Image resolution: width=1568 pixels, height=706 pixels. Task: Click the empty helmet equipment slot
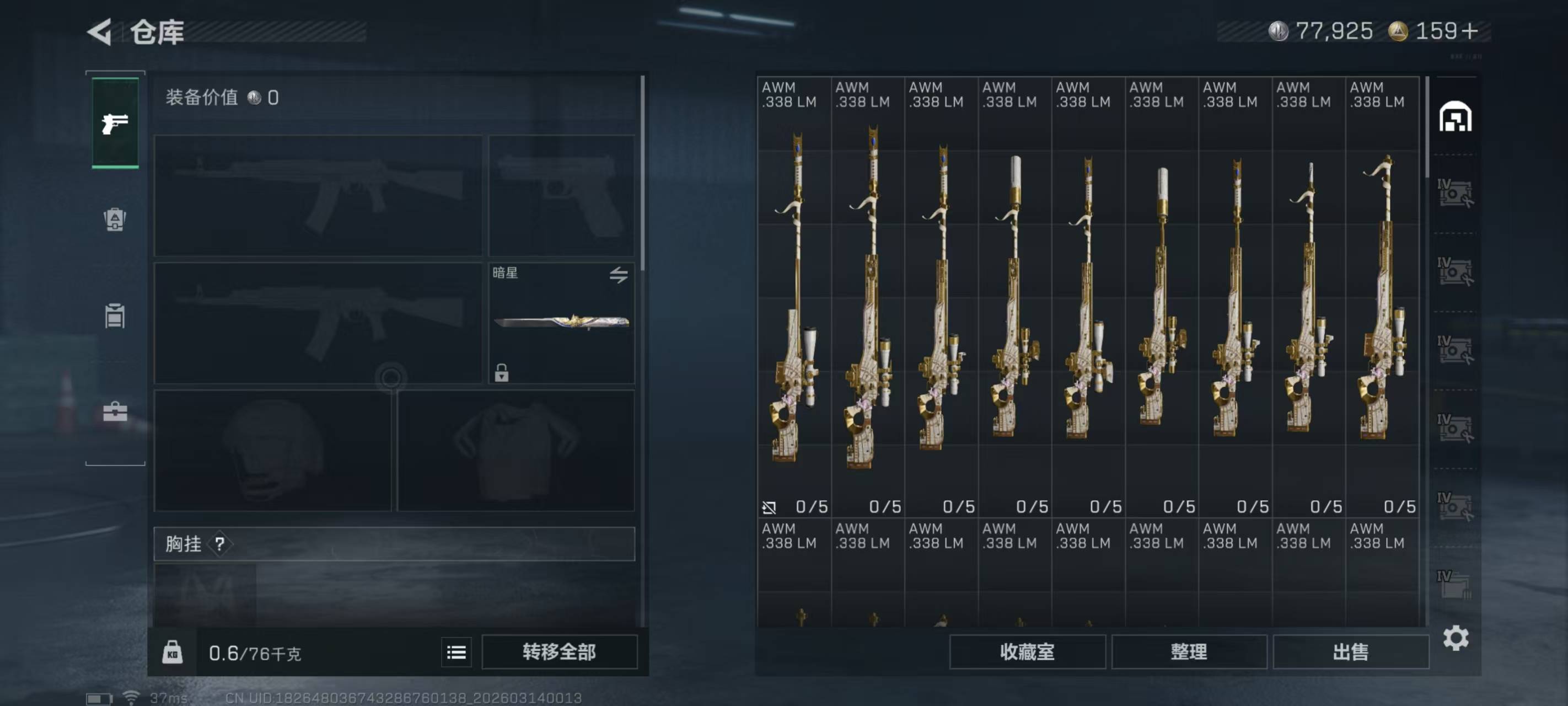coord(272,450)
